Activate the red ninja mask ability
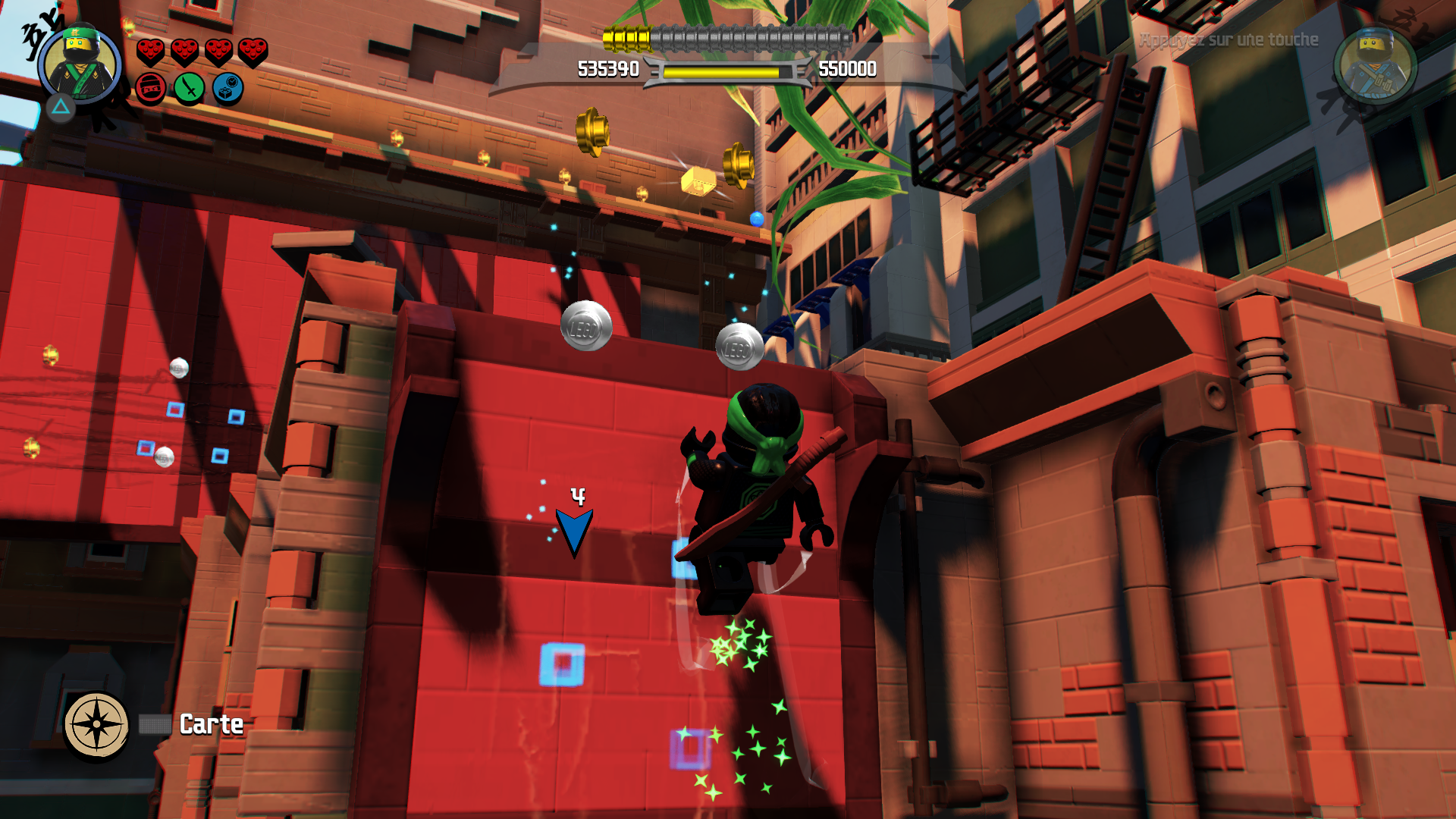 (x=151, y=89)
